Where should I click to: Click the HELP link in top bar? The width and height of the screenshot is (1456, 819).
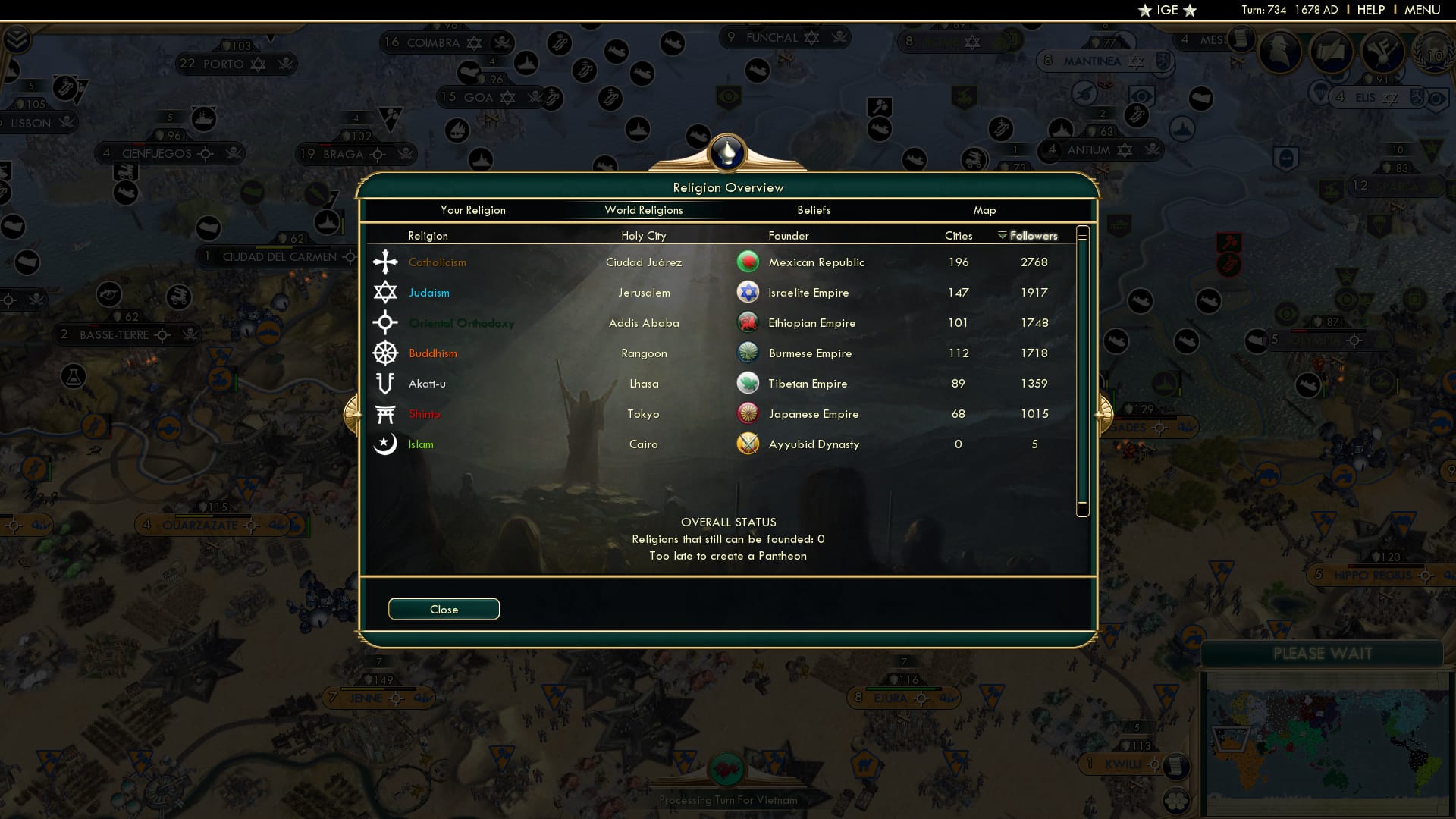pos(1370,10)
